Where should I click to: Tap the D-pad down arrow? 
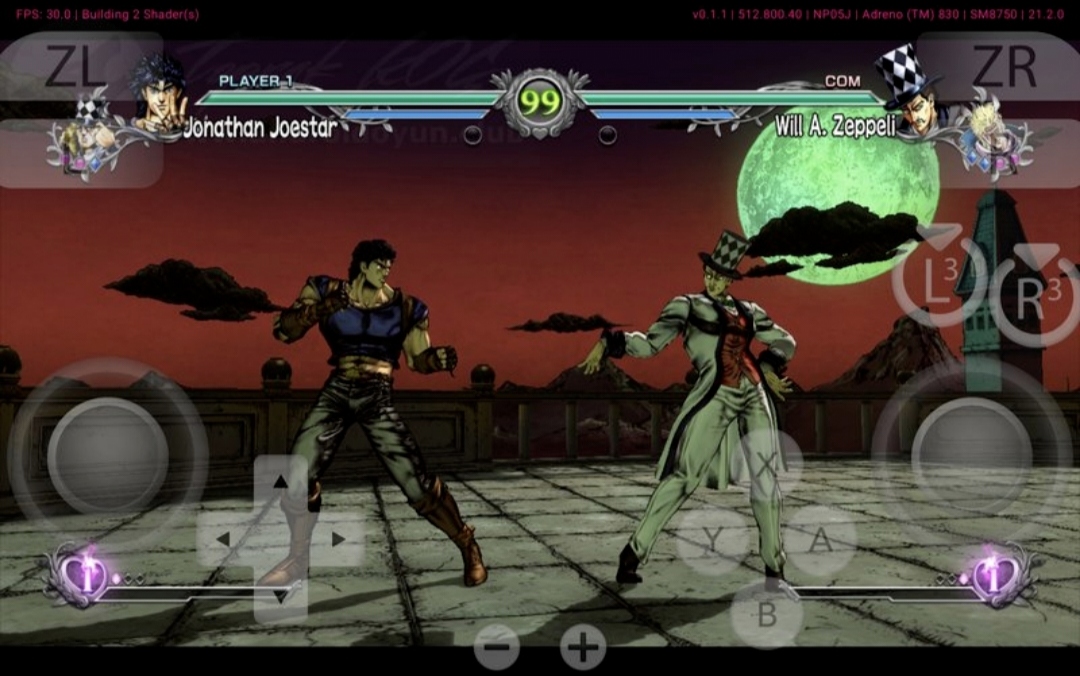[281, 596]
